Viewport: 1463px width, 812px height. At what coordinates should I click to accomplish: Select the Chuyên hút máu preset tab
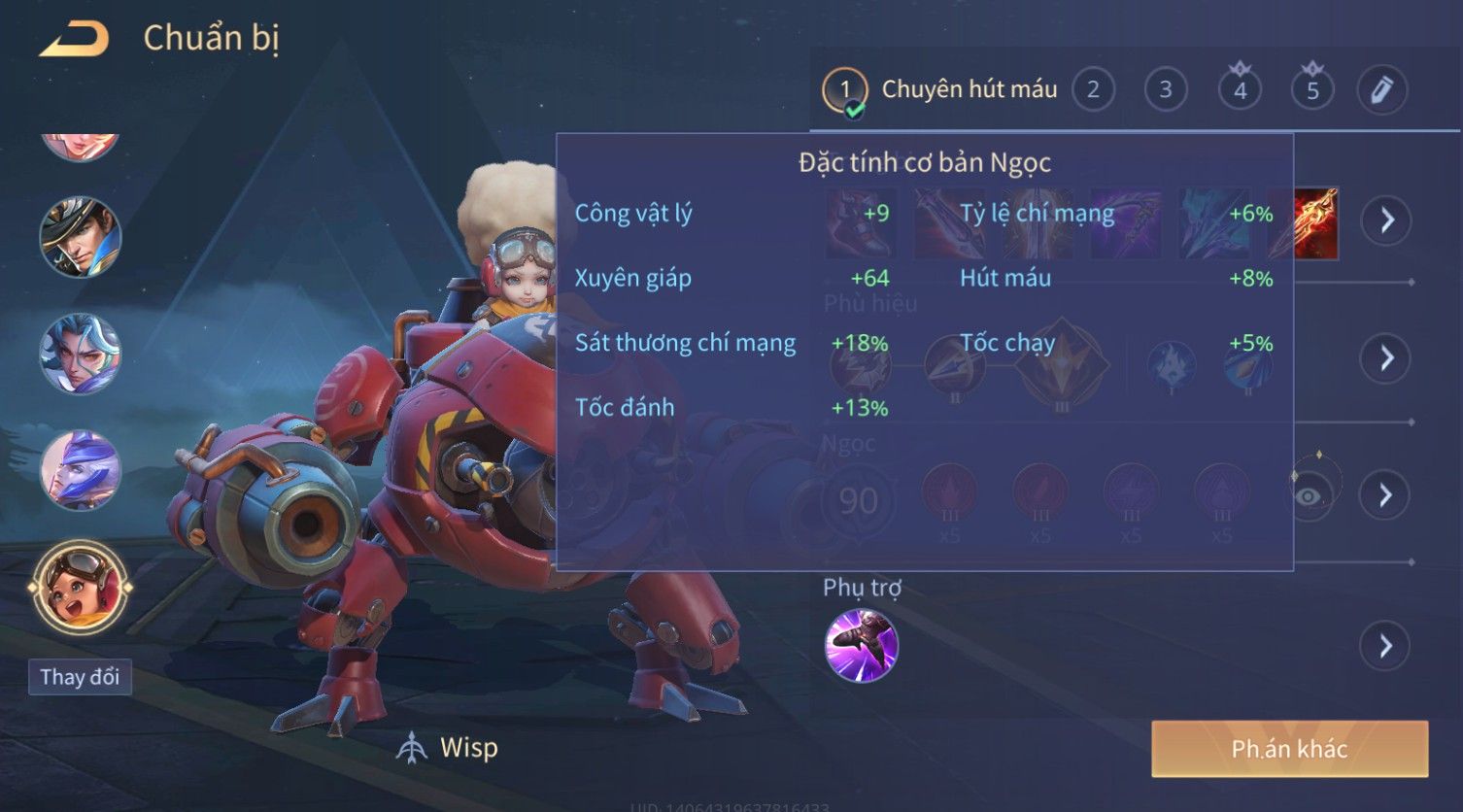pyautogui.click(x=939, y=90)
